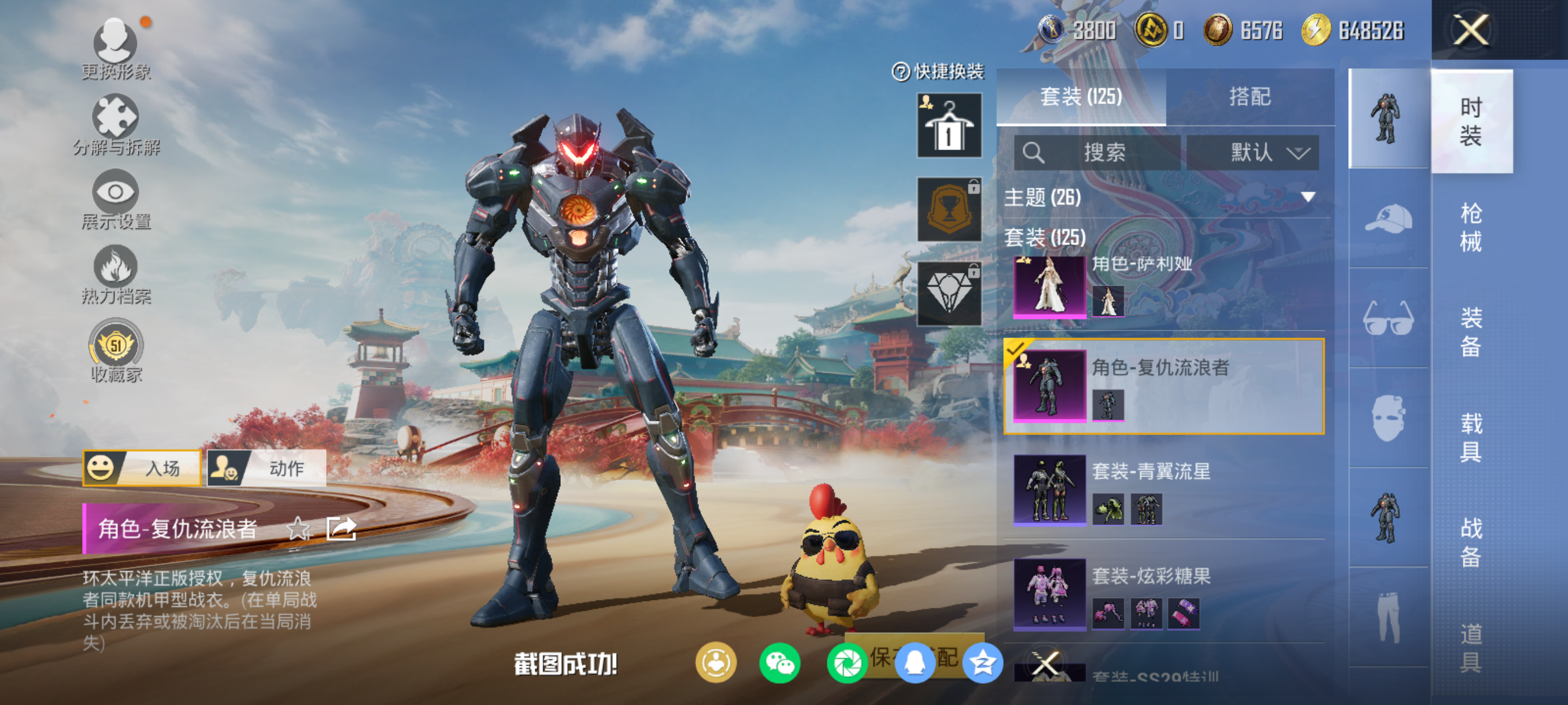Viewport: 1568px width, 705px height.
Task: Favorite the outfit with the star icon
Action: coord(298,529)
